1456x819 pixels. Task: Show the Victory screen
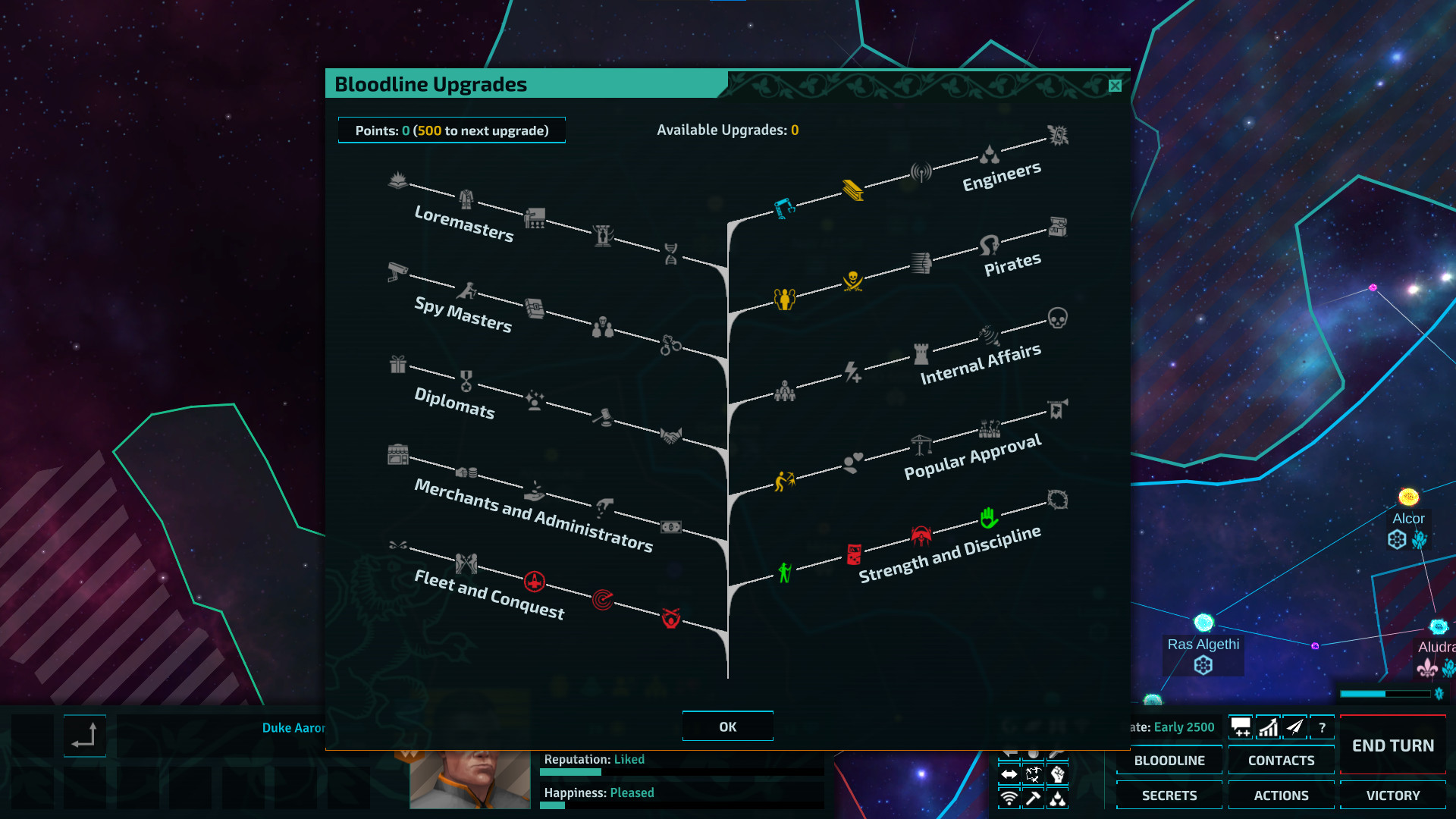1392,795
